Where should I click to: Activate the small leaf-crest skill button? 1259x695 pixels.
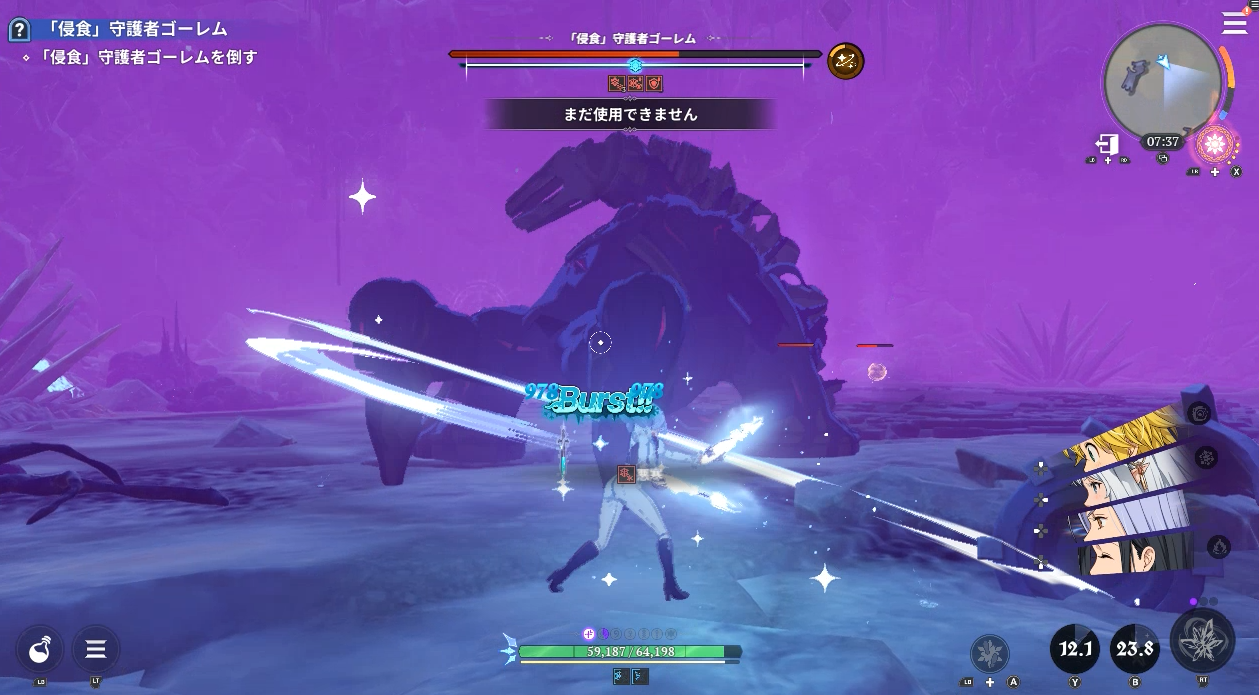click(989, 654)
